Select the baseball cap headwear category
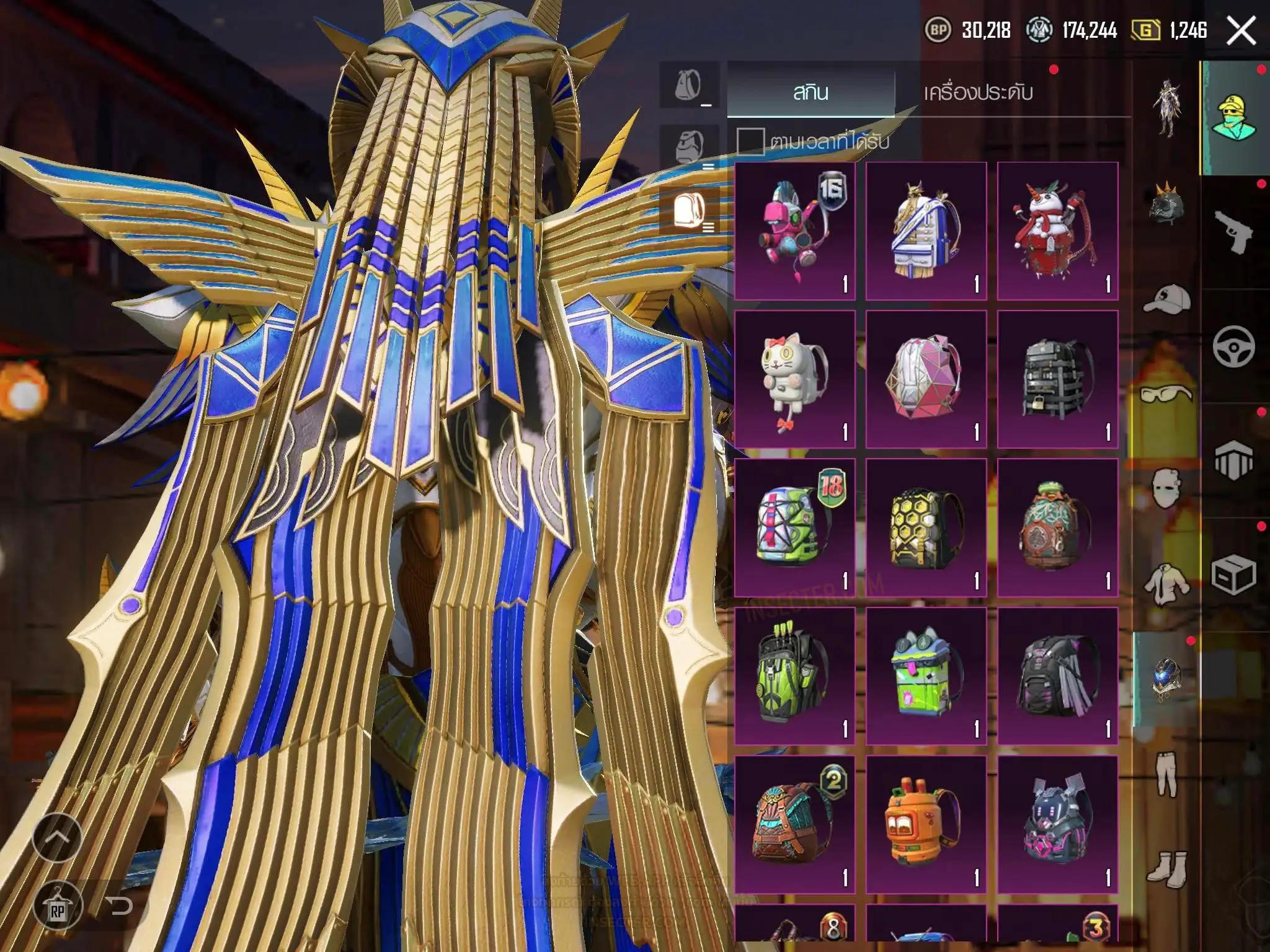This screenshot has width=1270, height=952. click(x=1166, y=300)
